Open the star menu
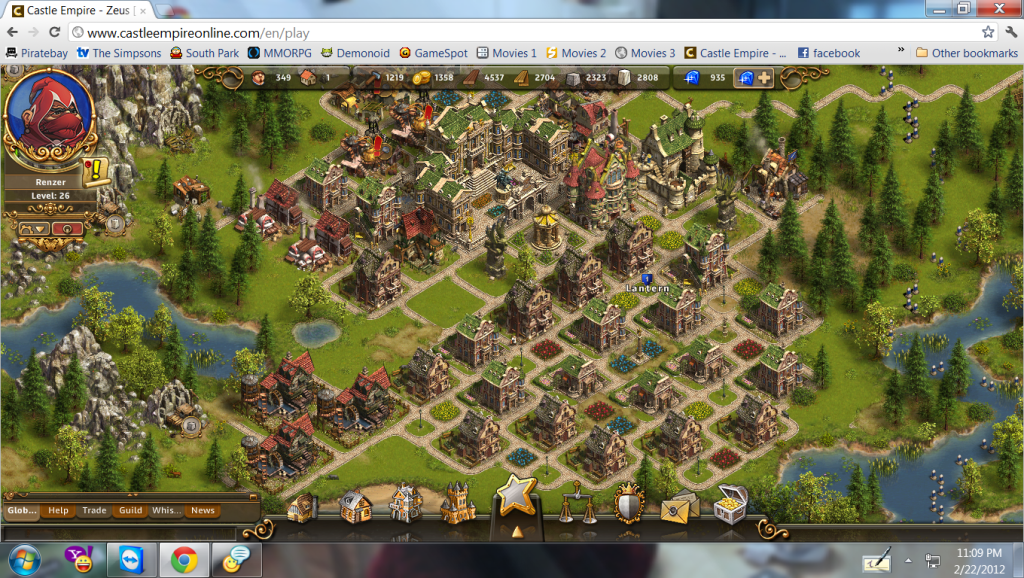This screenshot has height=578, width=1024. click(517, 497)
